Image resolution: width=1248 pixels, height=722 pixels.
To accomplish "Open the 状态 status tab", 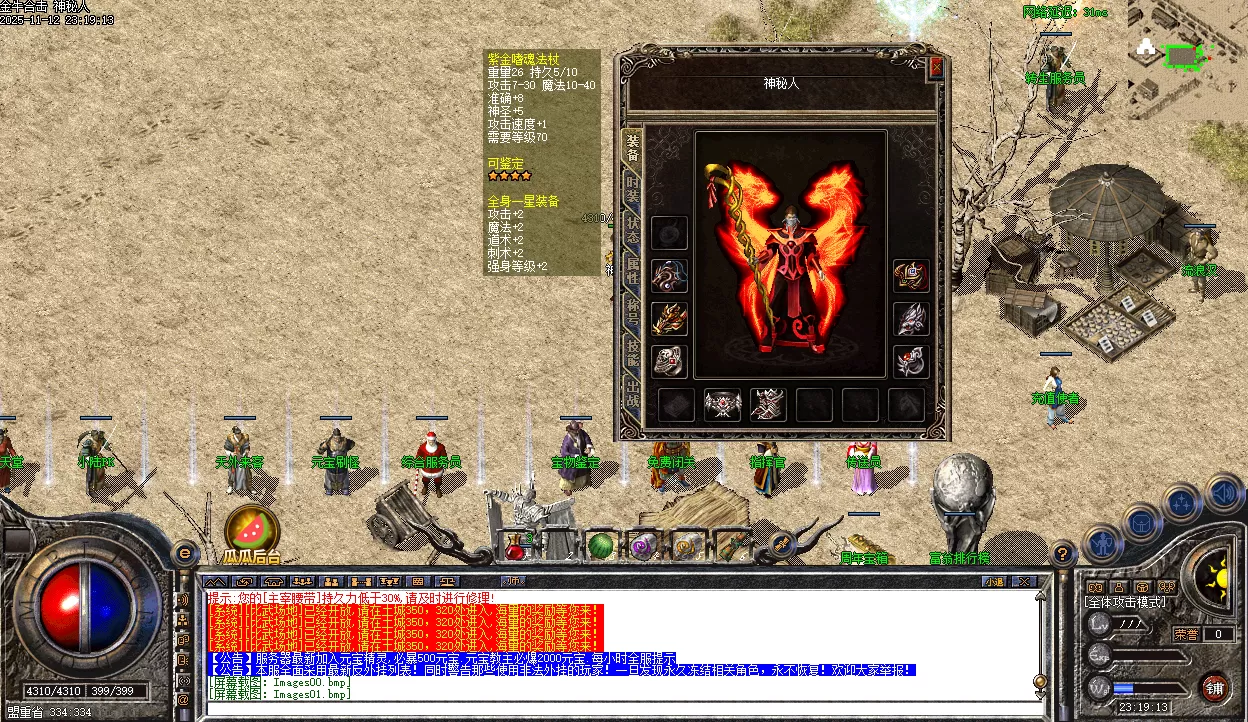I will [x=632, y=227].
